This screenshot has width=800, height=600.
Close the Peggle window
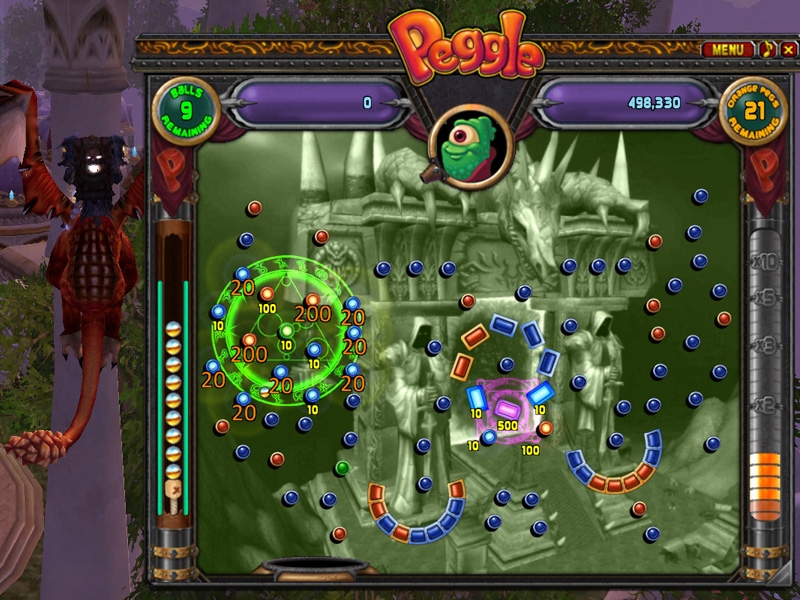pos(787,49)
